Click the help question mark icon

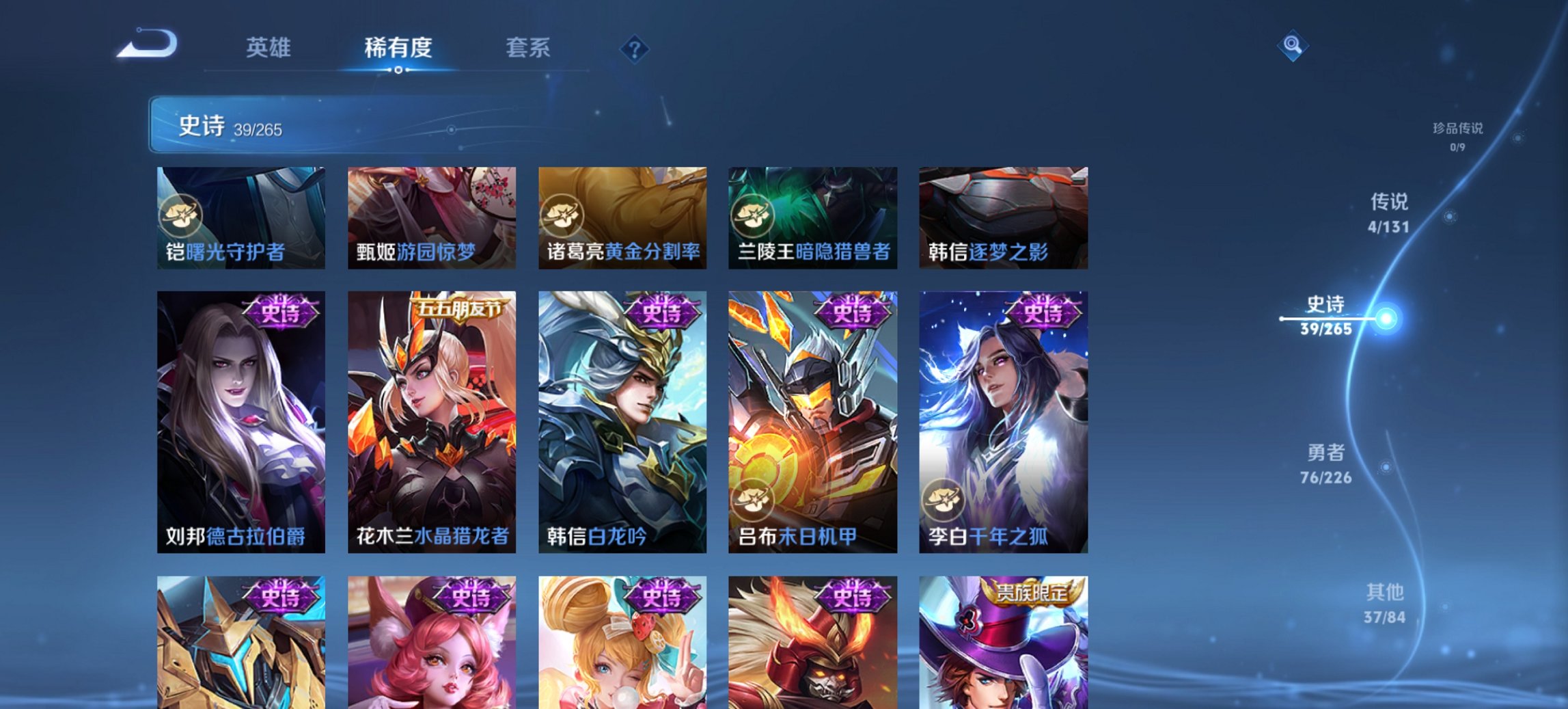pos(634,49)
